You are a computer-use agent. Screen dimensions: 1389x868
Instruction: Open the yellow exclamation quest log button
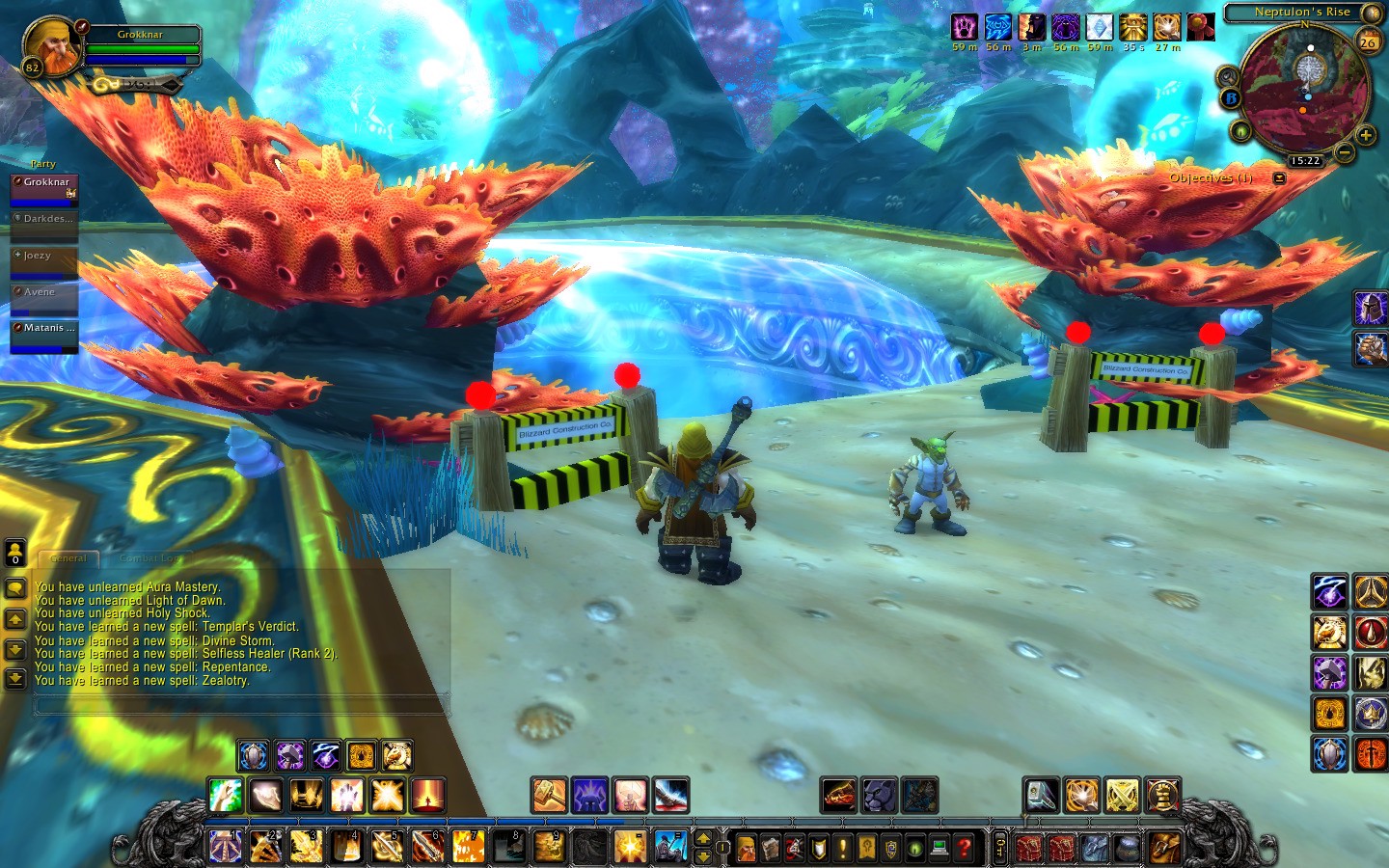843,848
